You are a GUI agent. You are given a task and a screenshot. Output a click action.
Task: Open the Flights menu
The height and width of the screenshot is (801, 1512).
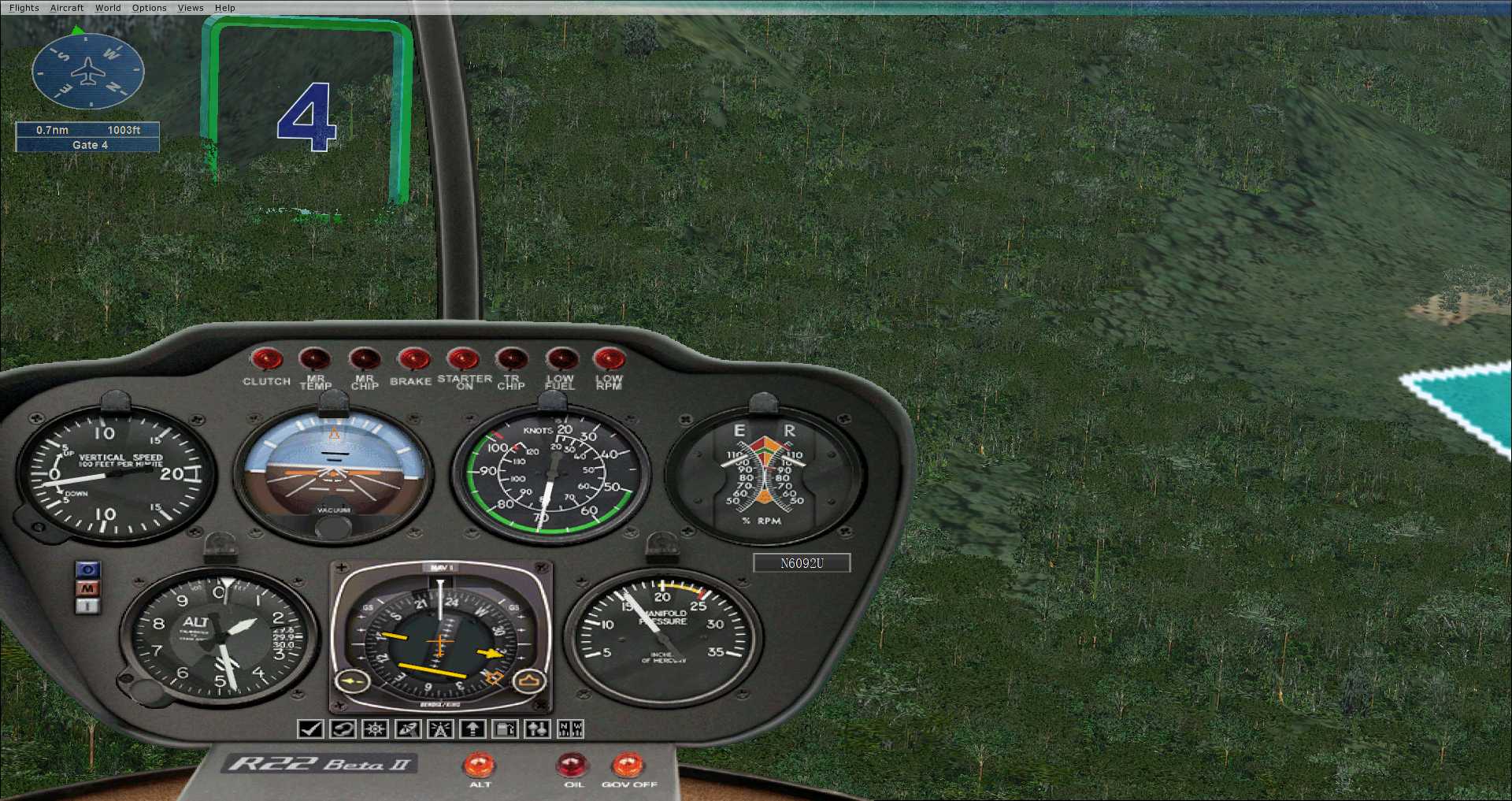[24, 8]
